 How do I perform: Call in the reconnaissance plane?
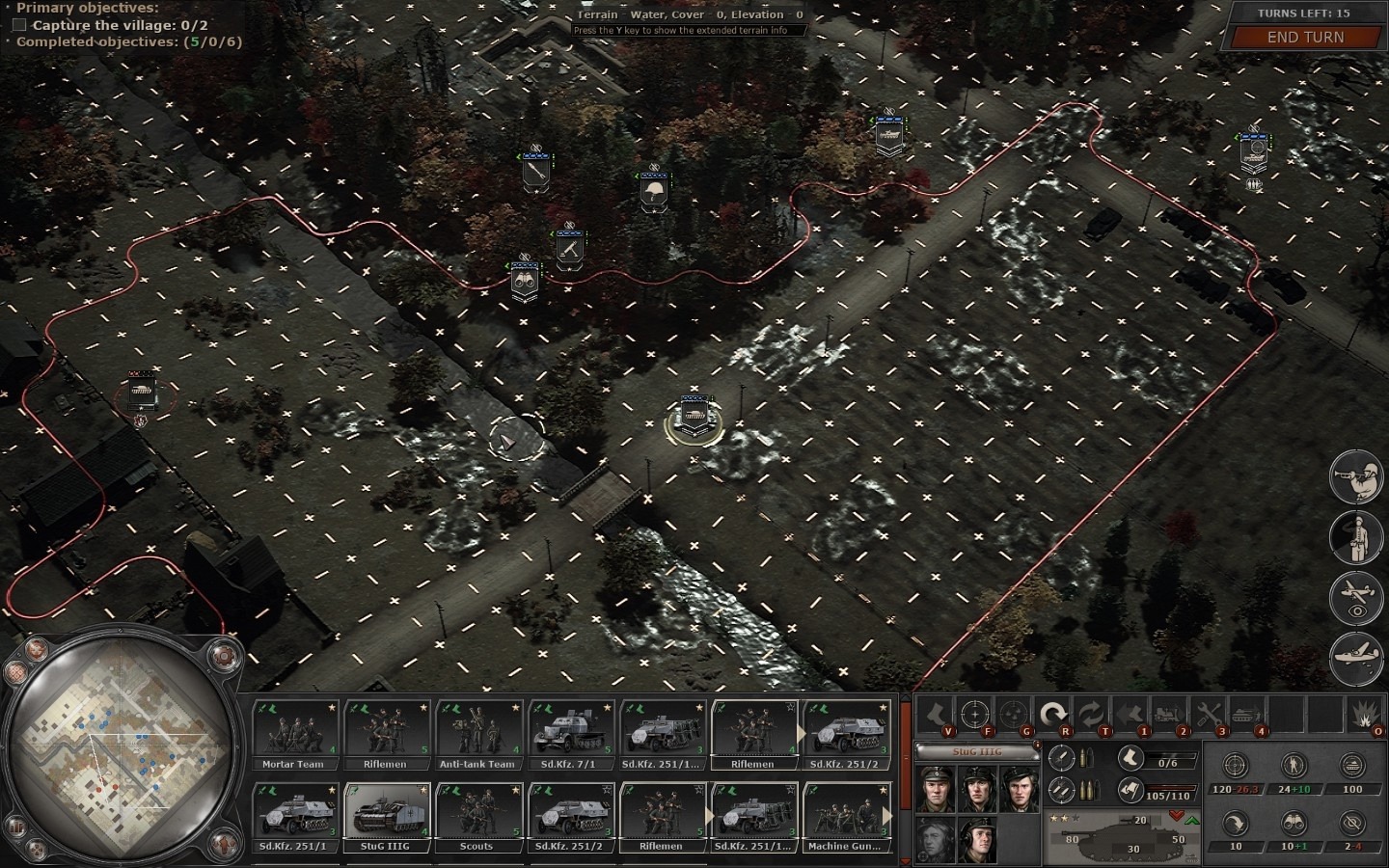[x=1356, y=598]
